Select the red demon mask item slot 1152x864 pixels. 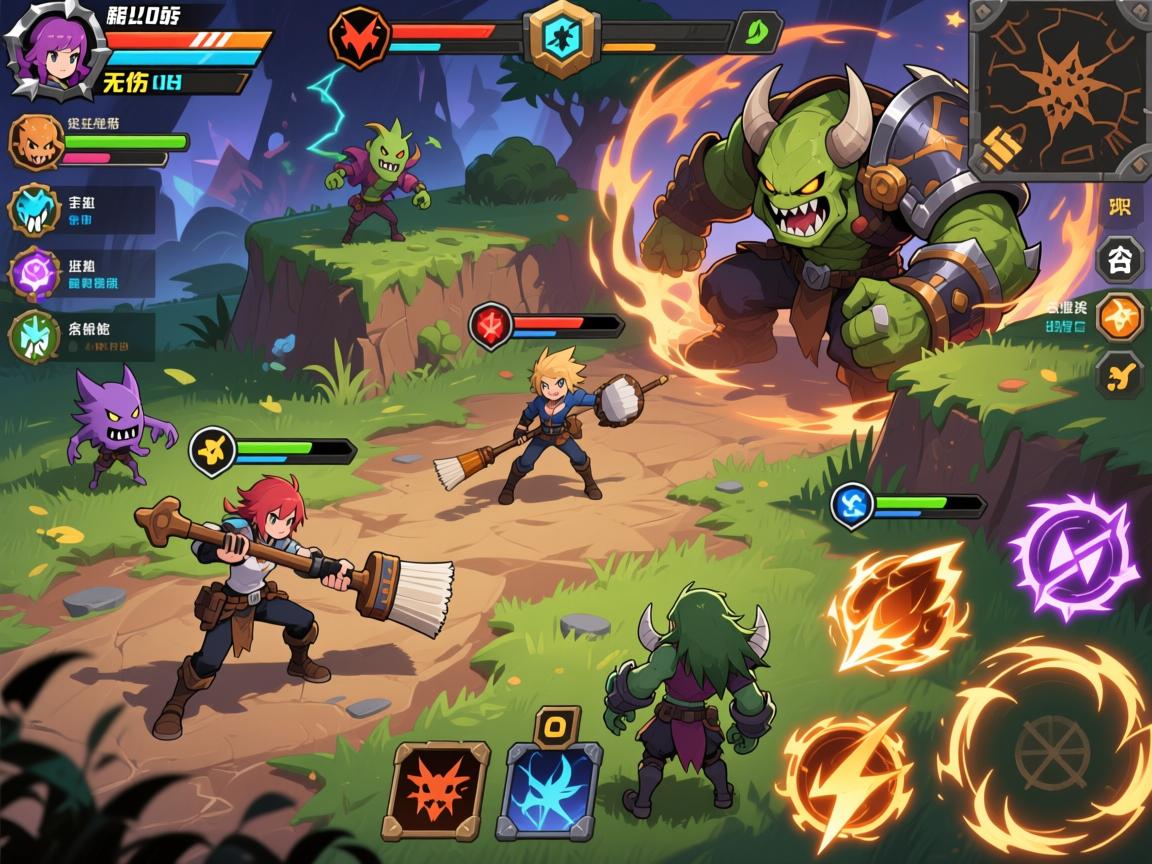pyautogui.click(x=436, y=790)
